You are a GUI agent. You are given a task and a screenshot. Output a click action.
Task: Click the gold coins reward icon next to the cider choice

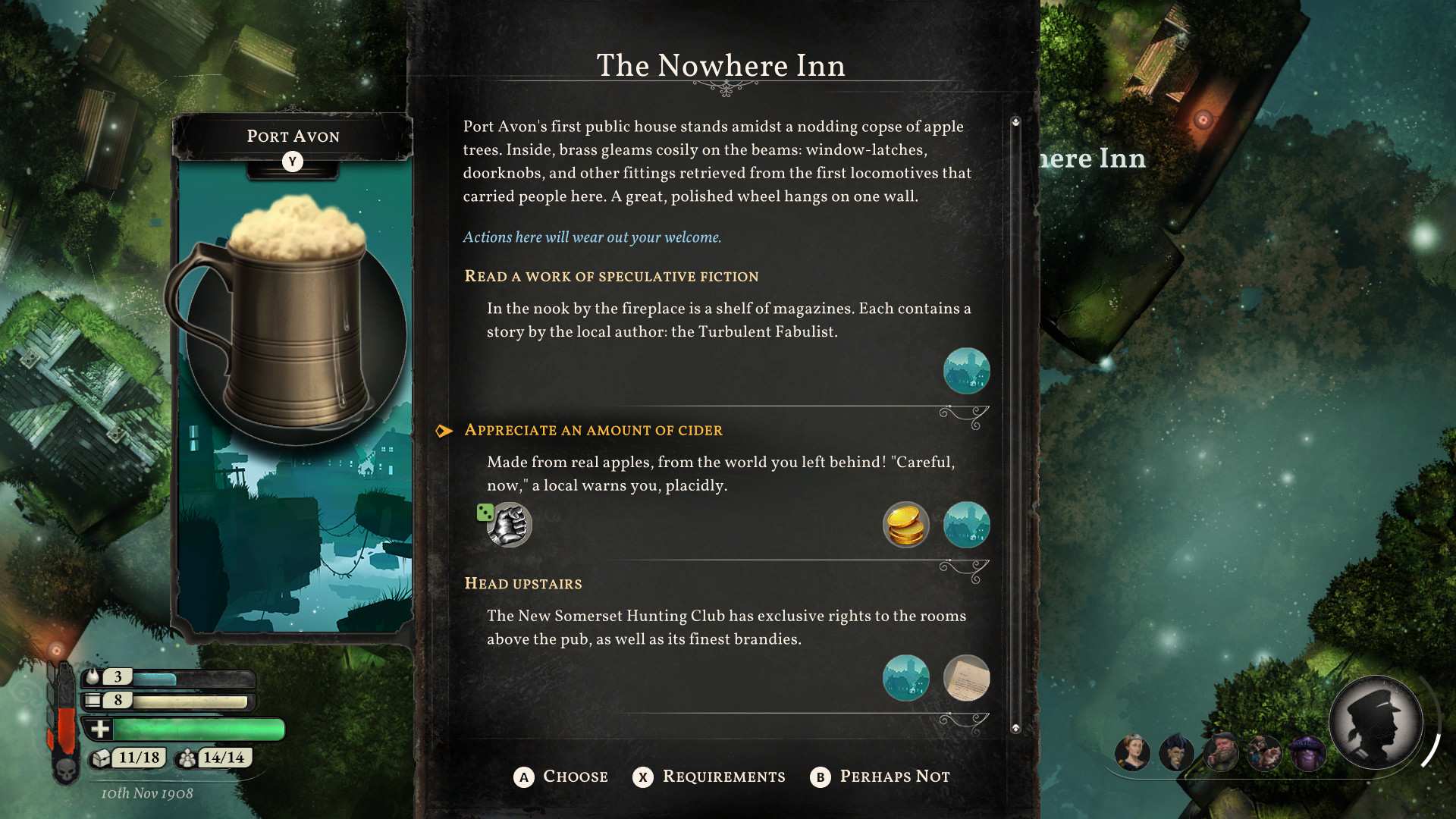click(905, 524)
